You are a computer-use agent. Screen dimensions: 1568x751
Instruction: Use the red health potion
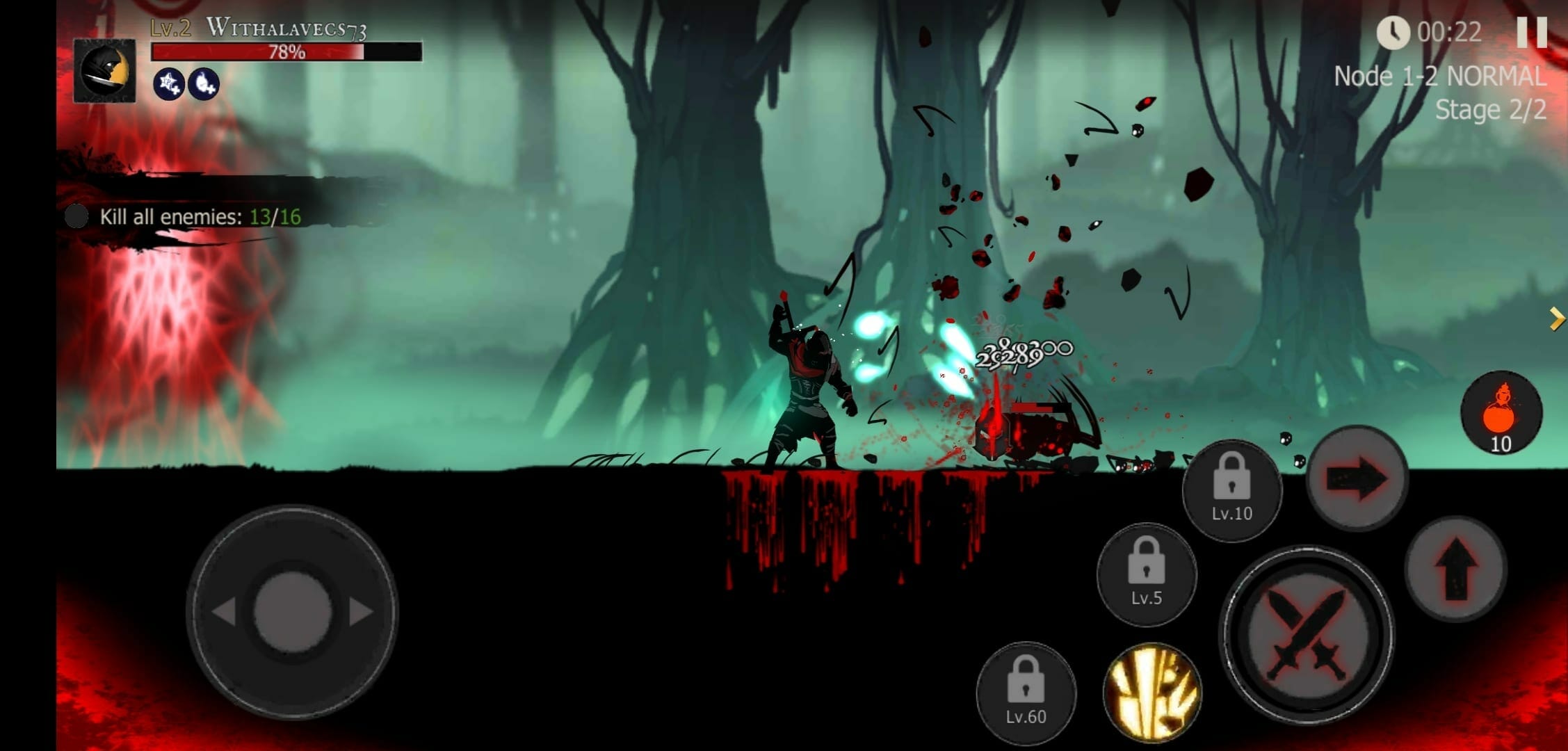point(1501,412)
